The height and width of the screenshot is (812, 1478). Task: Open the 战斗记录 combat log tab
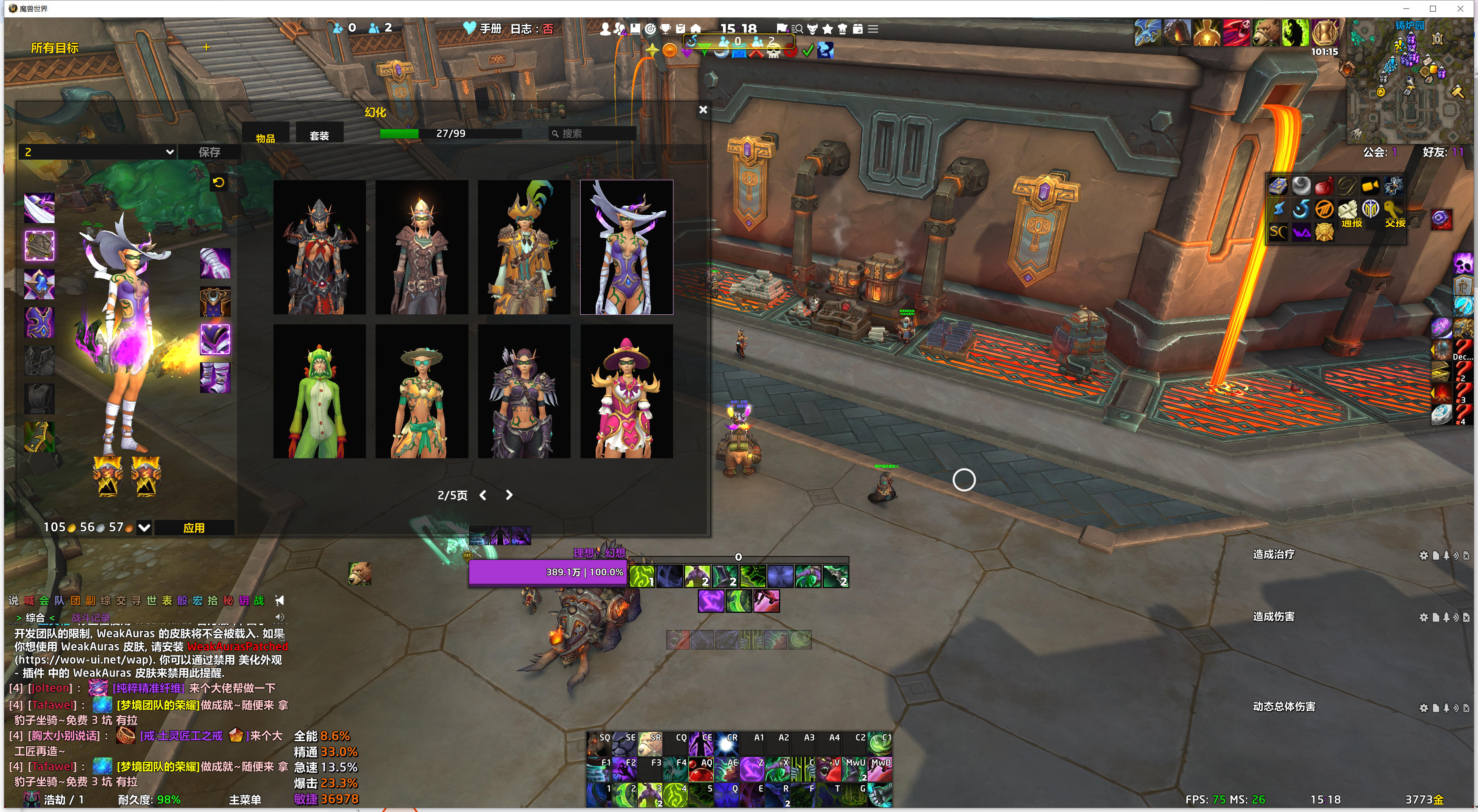(91, 618)
